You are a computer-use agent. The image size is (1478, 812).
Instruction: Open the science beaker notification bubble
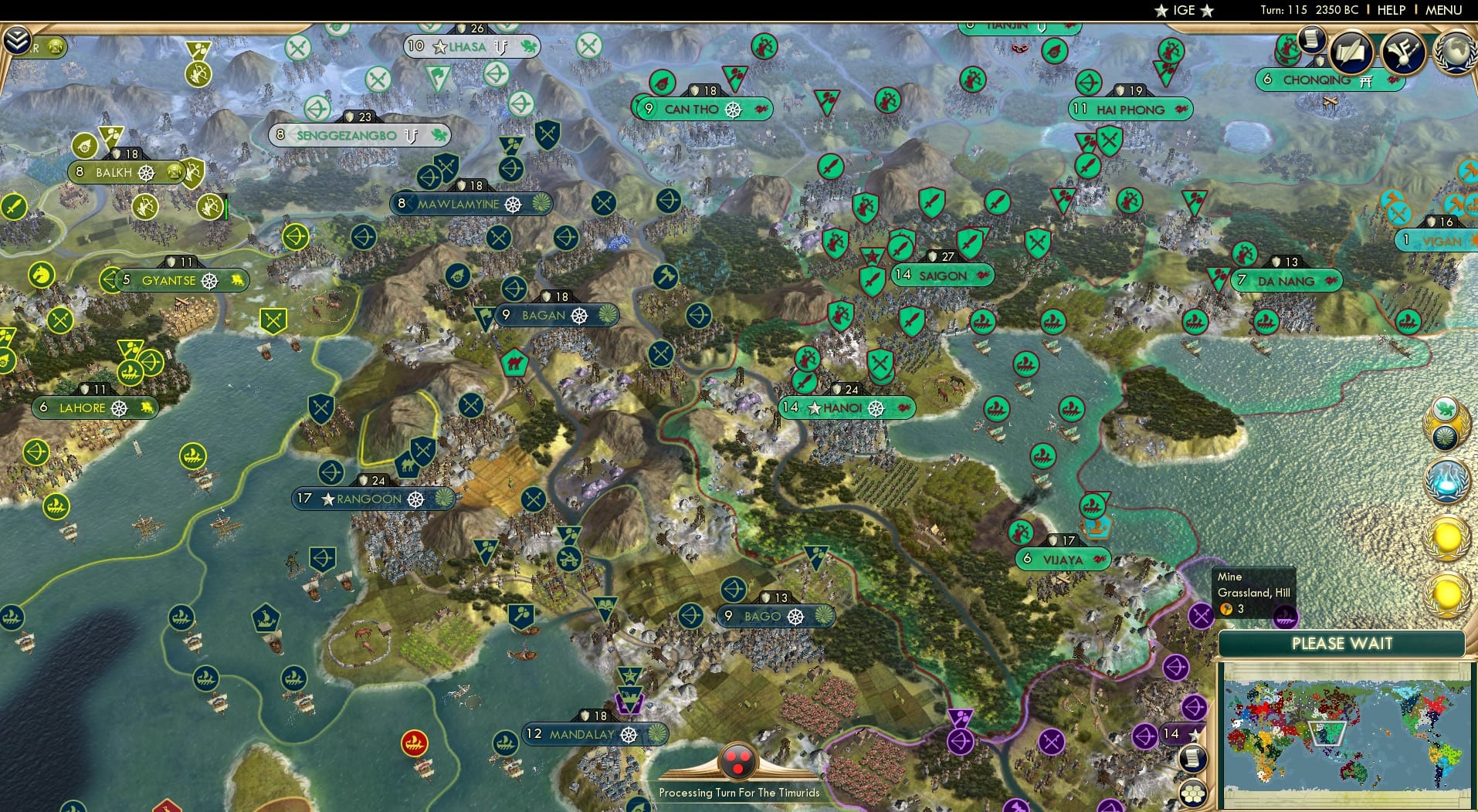(x=1447, y=480)
